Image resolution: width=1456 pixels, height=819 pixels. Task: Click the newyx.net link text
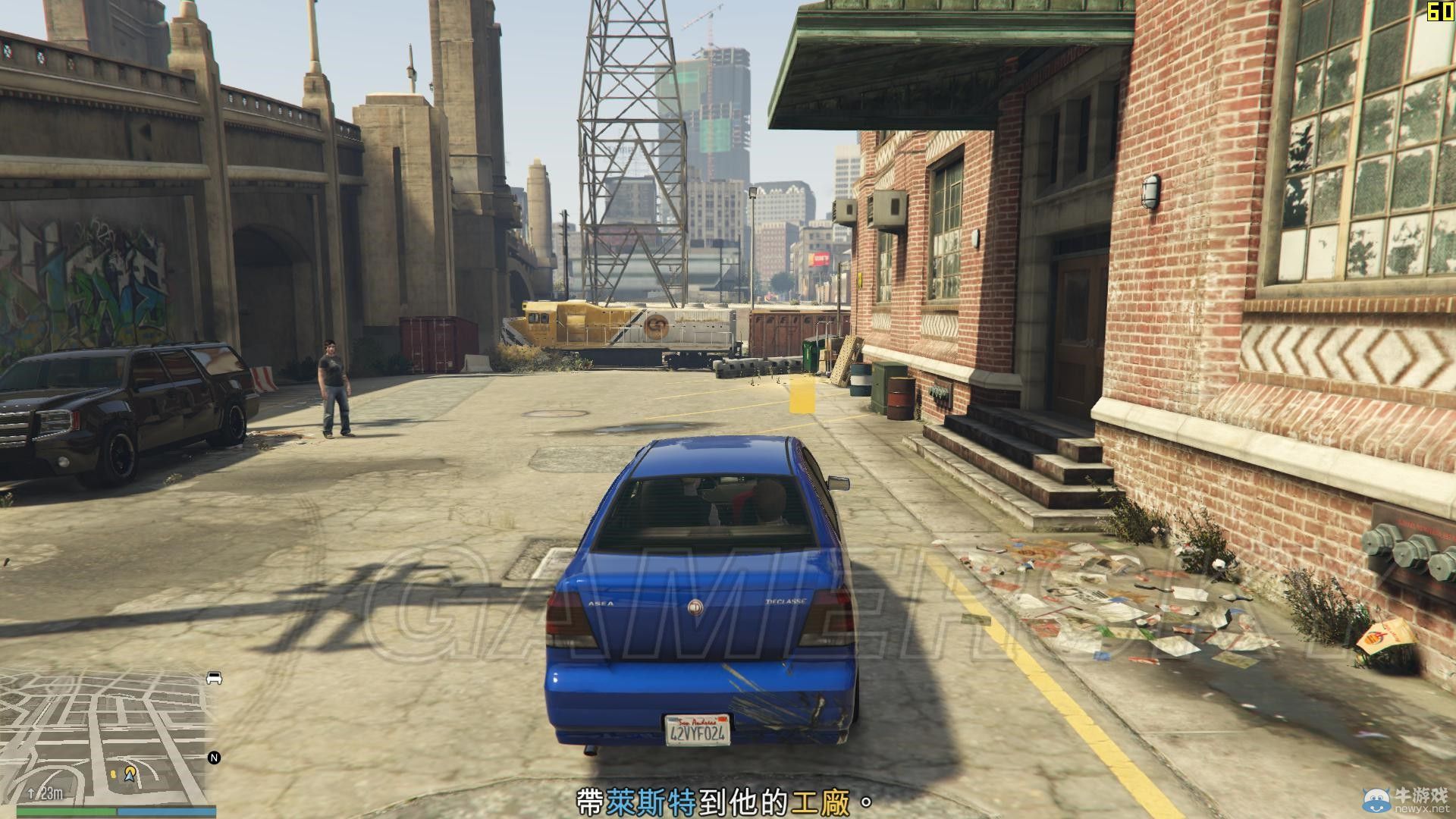coord(1423,808)
